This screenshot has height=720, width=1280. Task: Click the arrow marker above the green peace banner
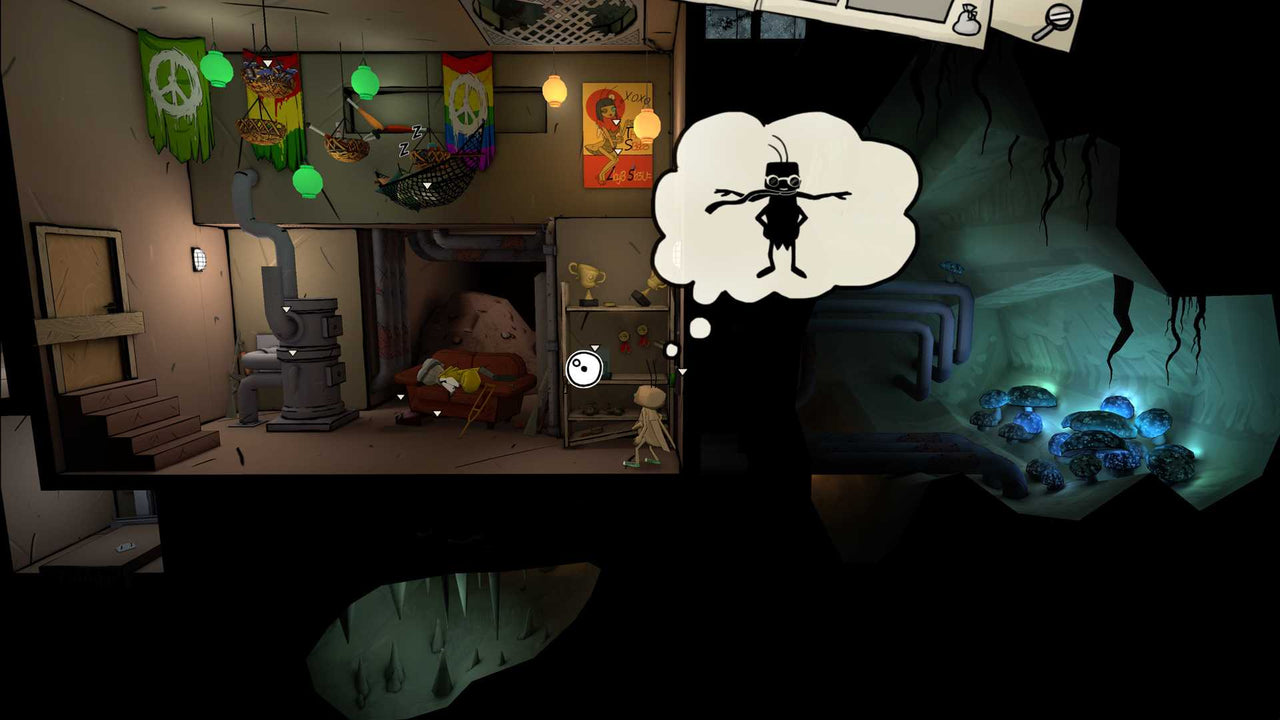point(265,62)
